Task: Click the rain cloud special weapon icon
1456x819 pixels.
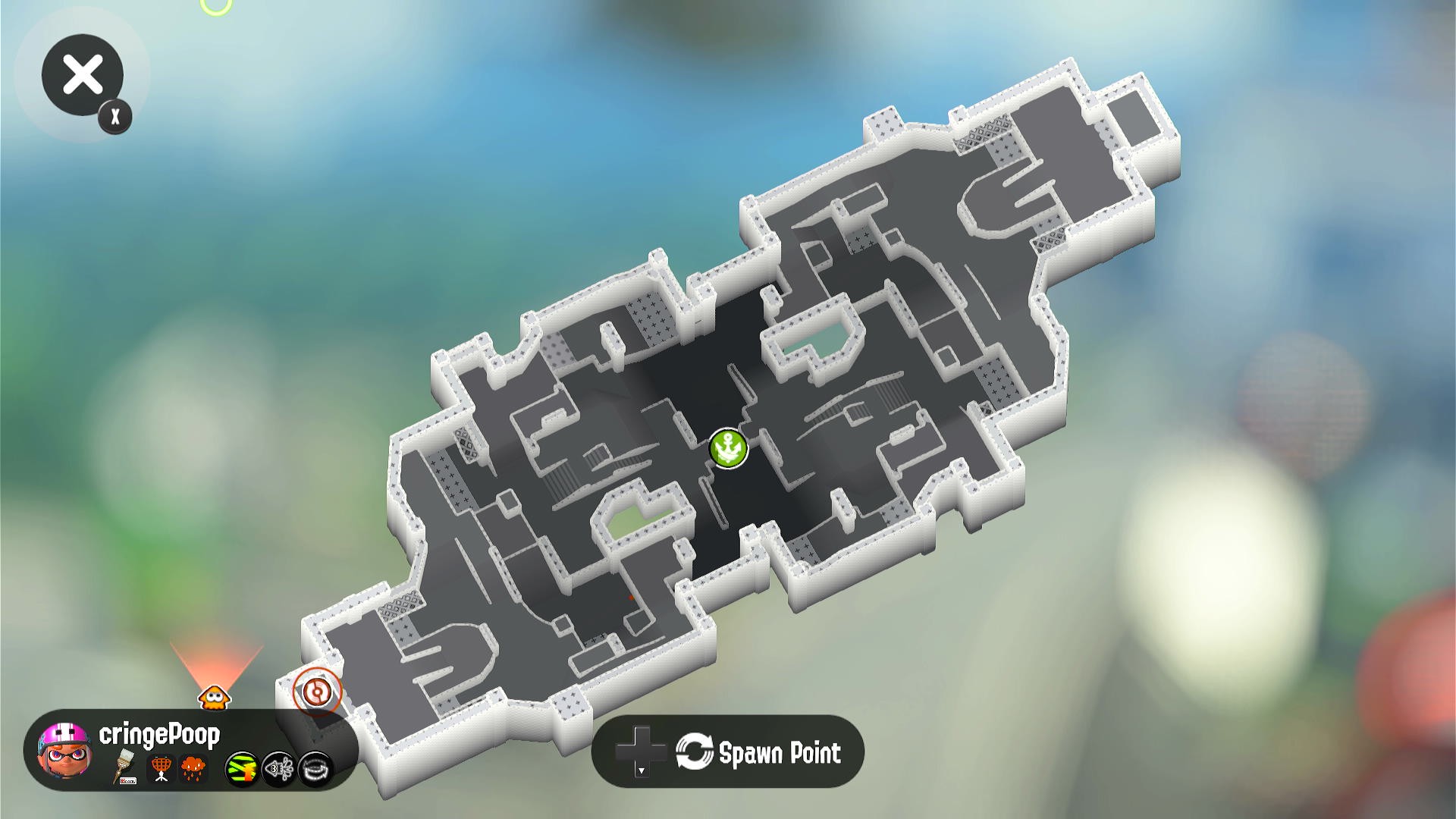Action: coord(194,768)
